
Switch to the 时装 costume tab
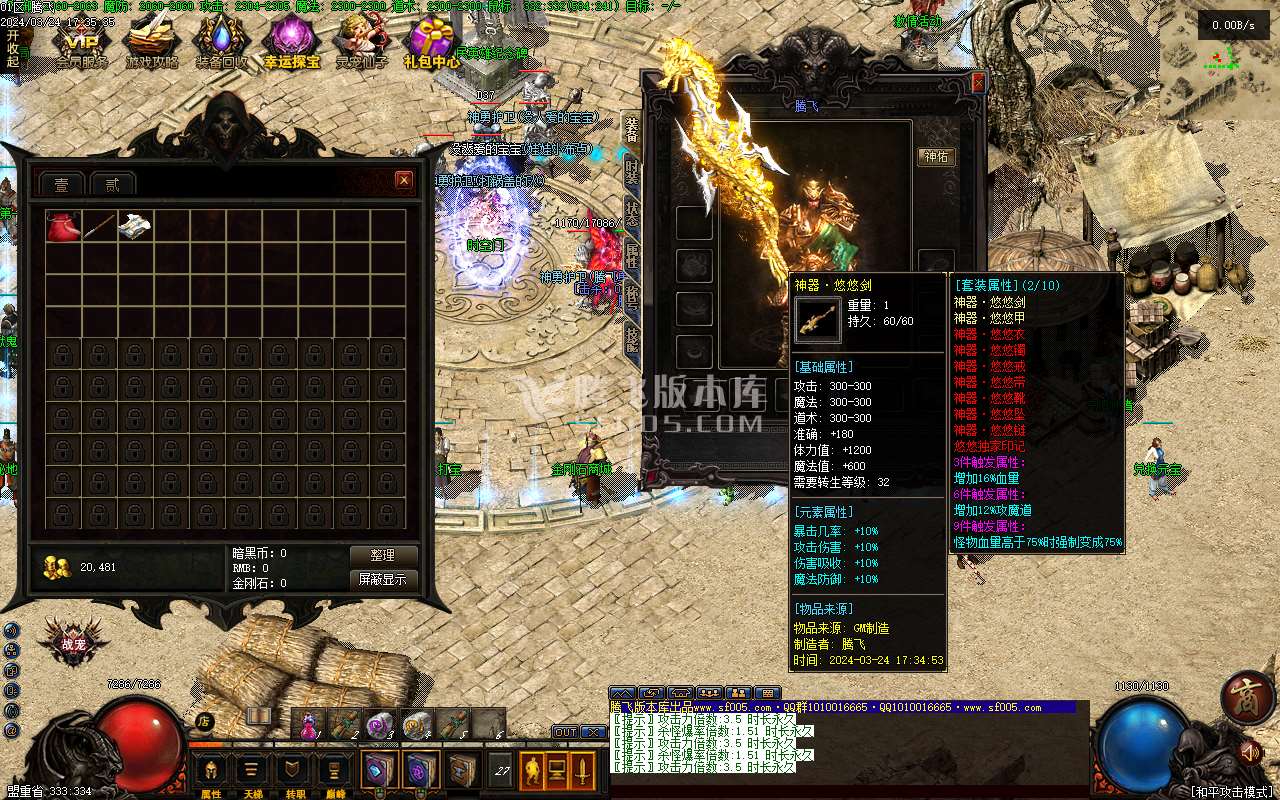pyautogui.click(x=631, y=170)
